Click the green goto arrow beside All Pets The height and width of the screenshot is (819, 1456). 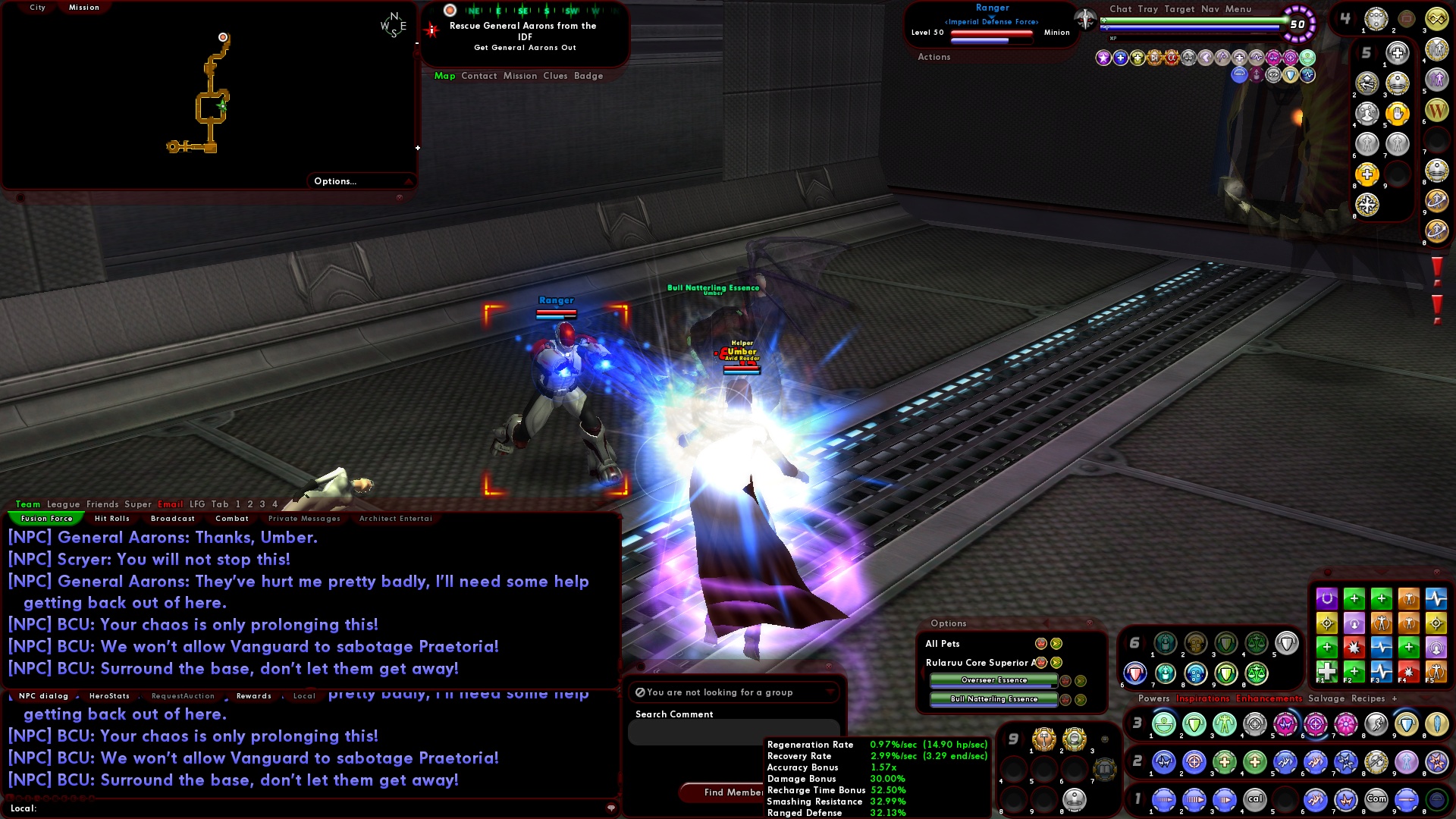point(1056,643)
